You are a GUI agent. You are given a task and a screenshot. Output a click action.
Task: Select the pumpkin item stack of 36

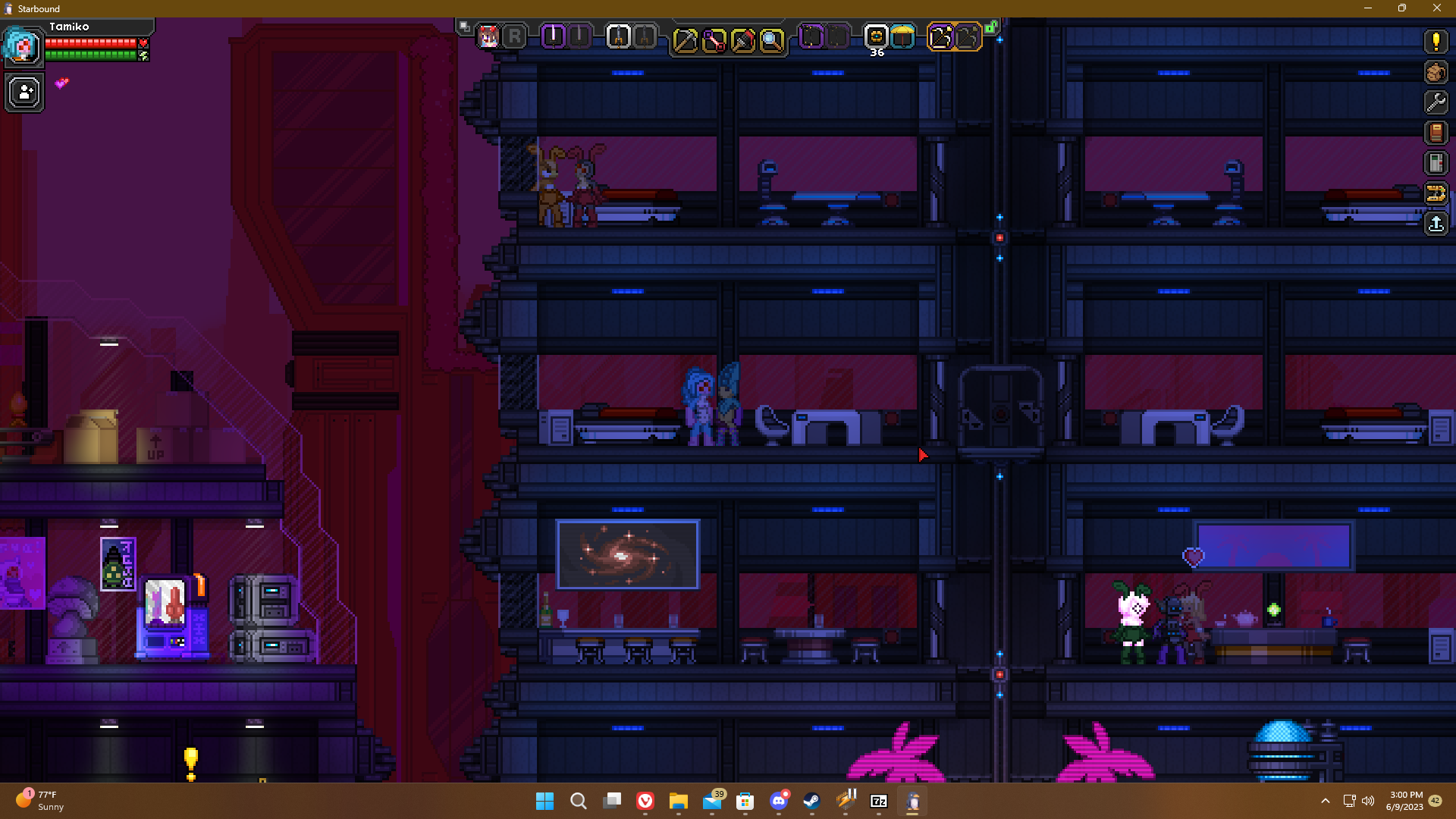coord(876,36)
